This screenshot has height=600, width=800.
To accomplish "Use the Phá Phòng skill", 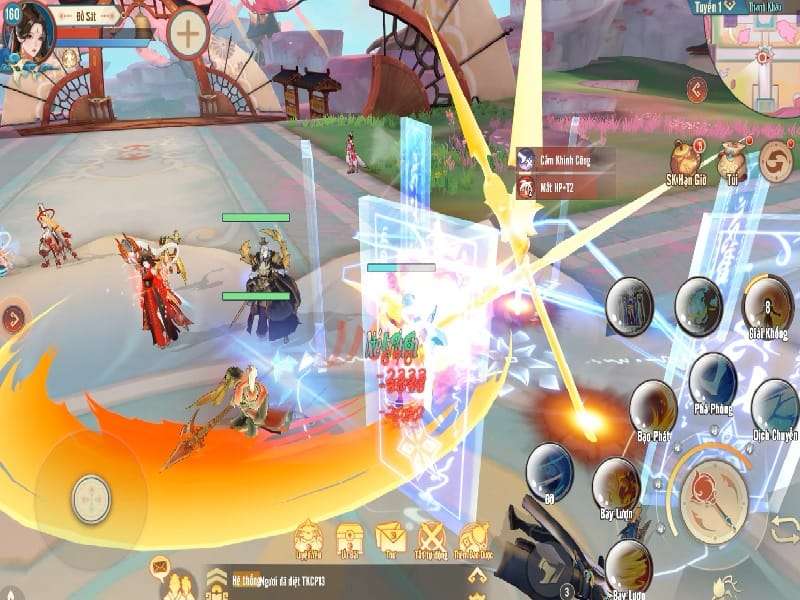I will [x=712, y=379].
